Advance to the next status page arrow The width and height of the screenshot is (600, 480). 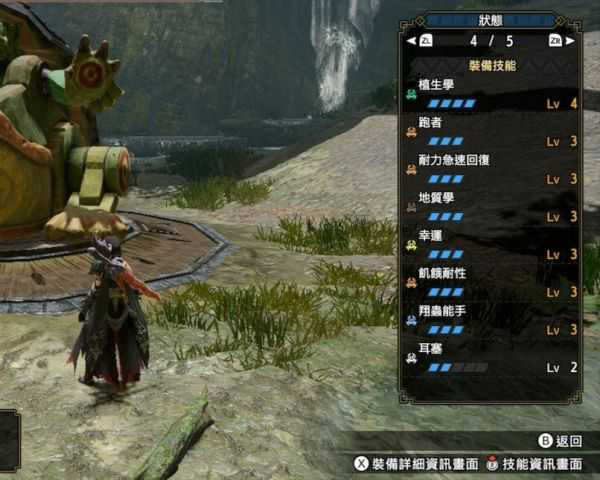click(x=570, y=41)
